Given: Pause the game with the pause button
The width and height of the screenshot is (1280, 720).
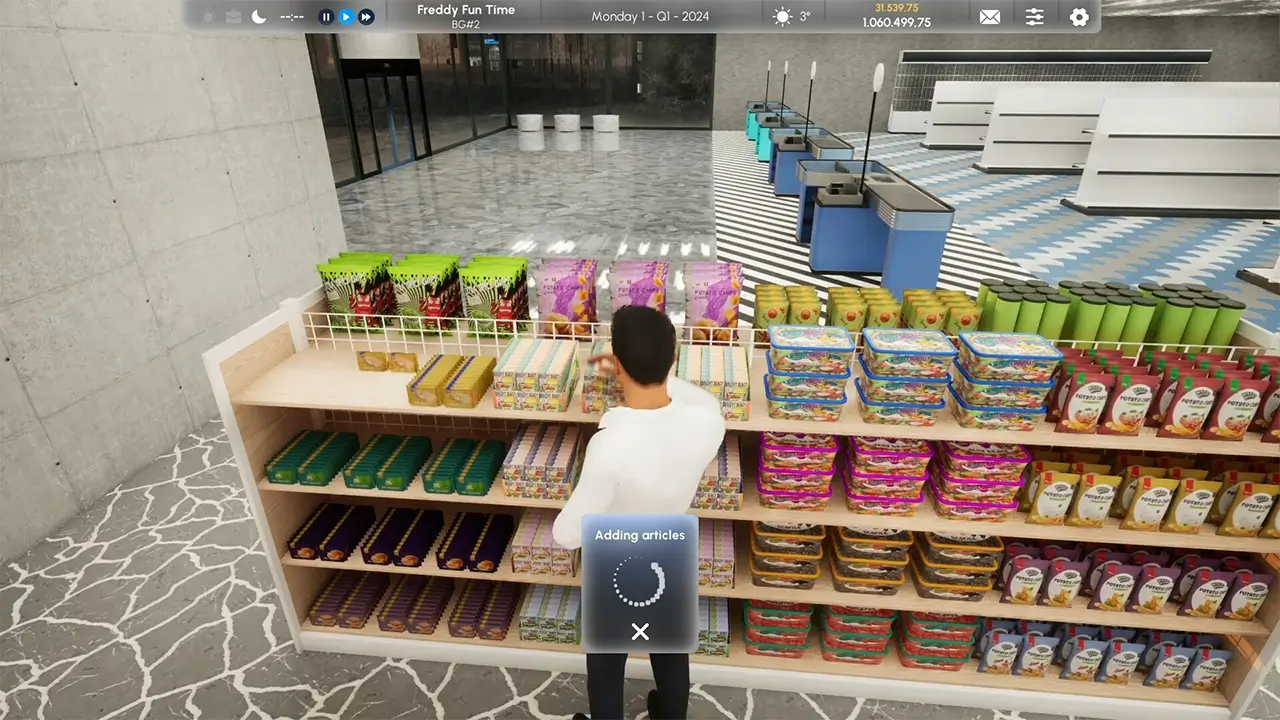Looking at the screenshot, I should 325,16.
